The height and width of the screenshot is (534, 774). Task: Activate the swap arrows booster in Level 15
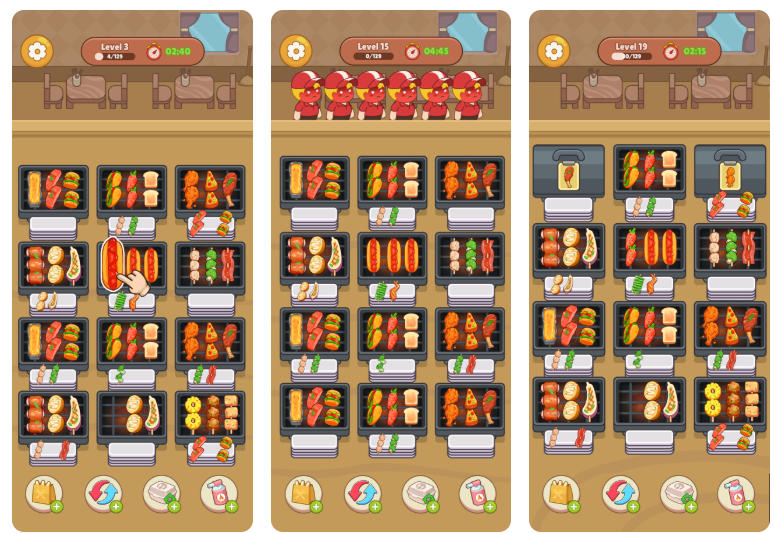361,492
